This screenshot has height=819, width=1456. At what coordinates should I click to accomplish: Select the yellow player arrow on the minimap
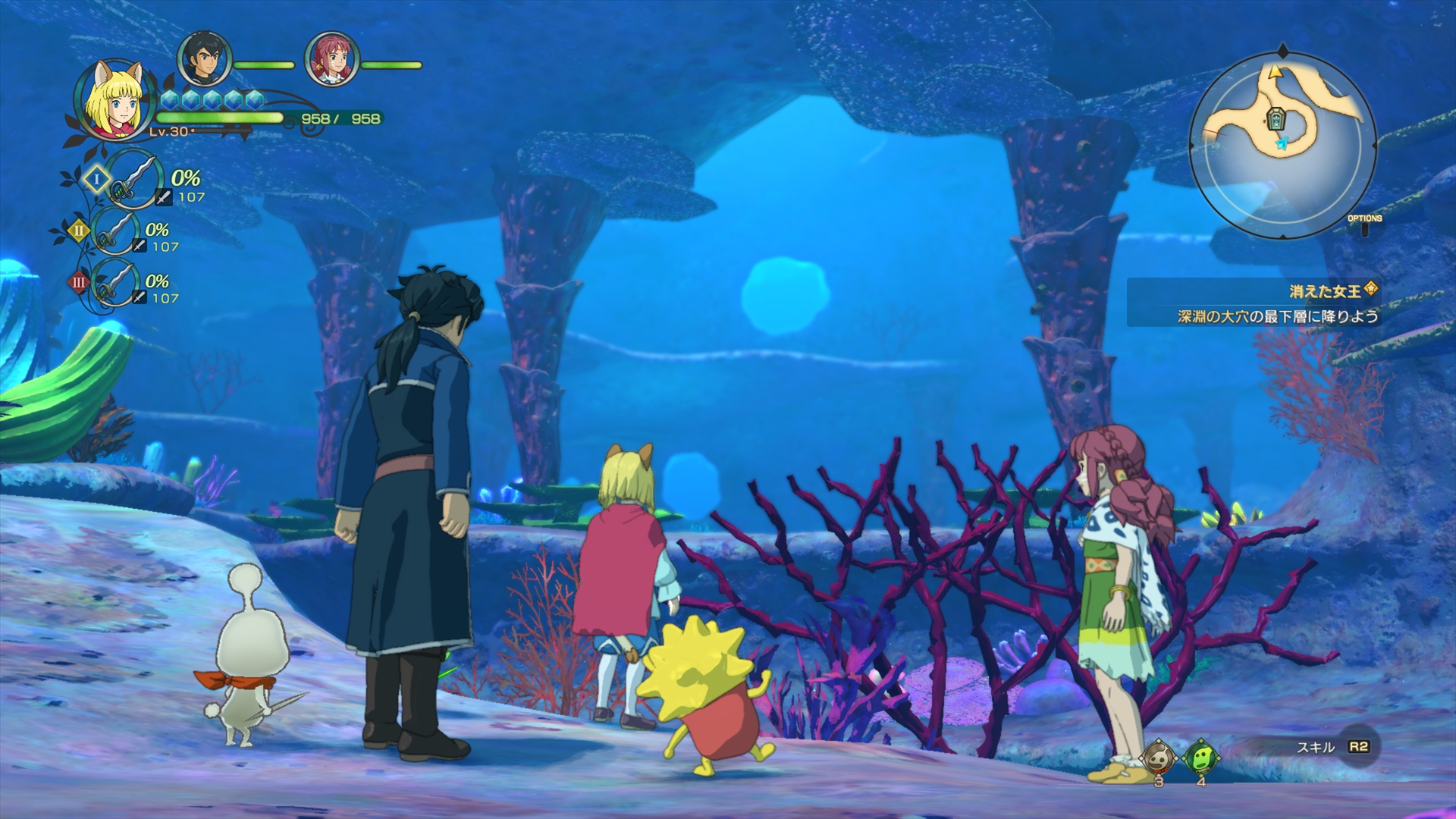point(1276,72)
